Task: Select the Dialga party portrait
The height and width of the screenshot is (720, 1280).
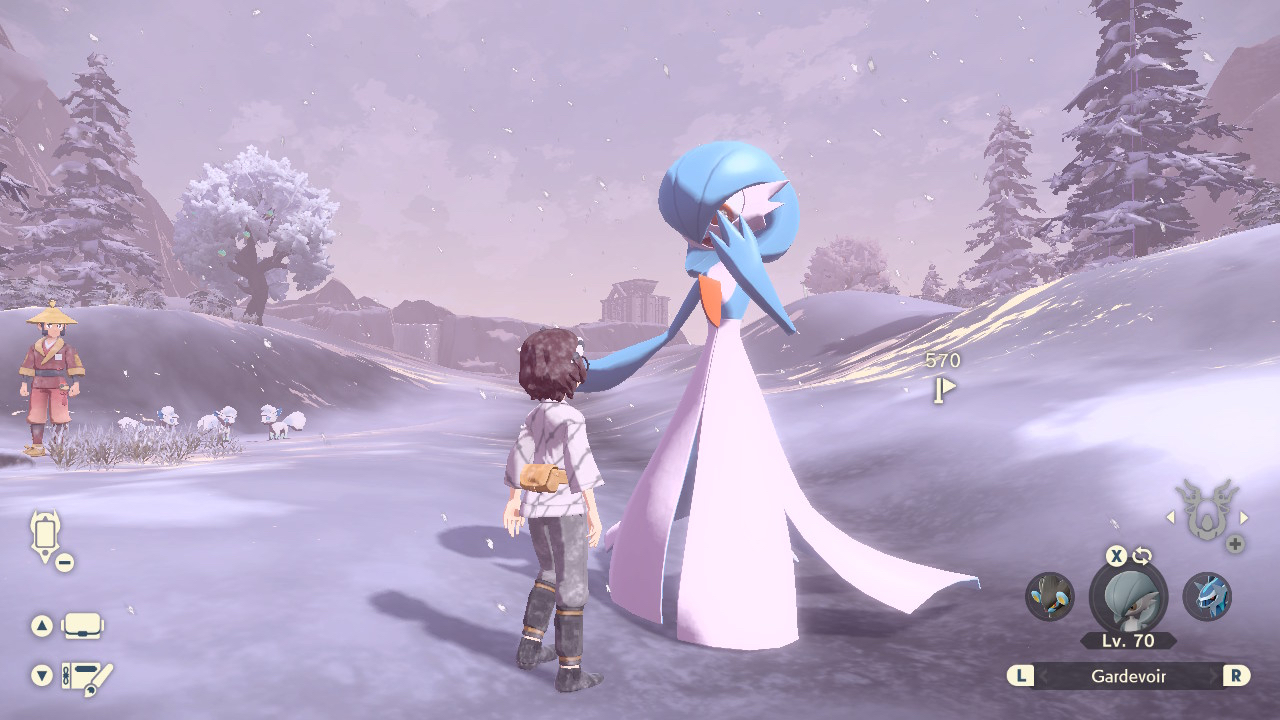Action: pos(1207,596)
